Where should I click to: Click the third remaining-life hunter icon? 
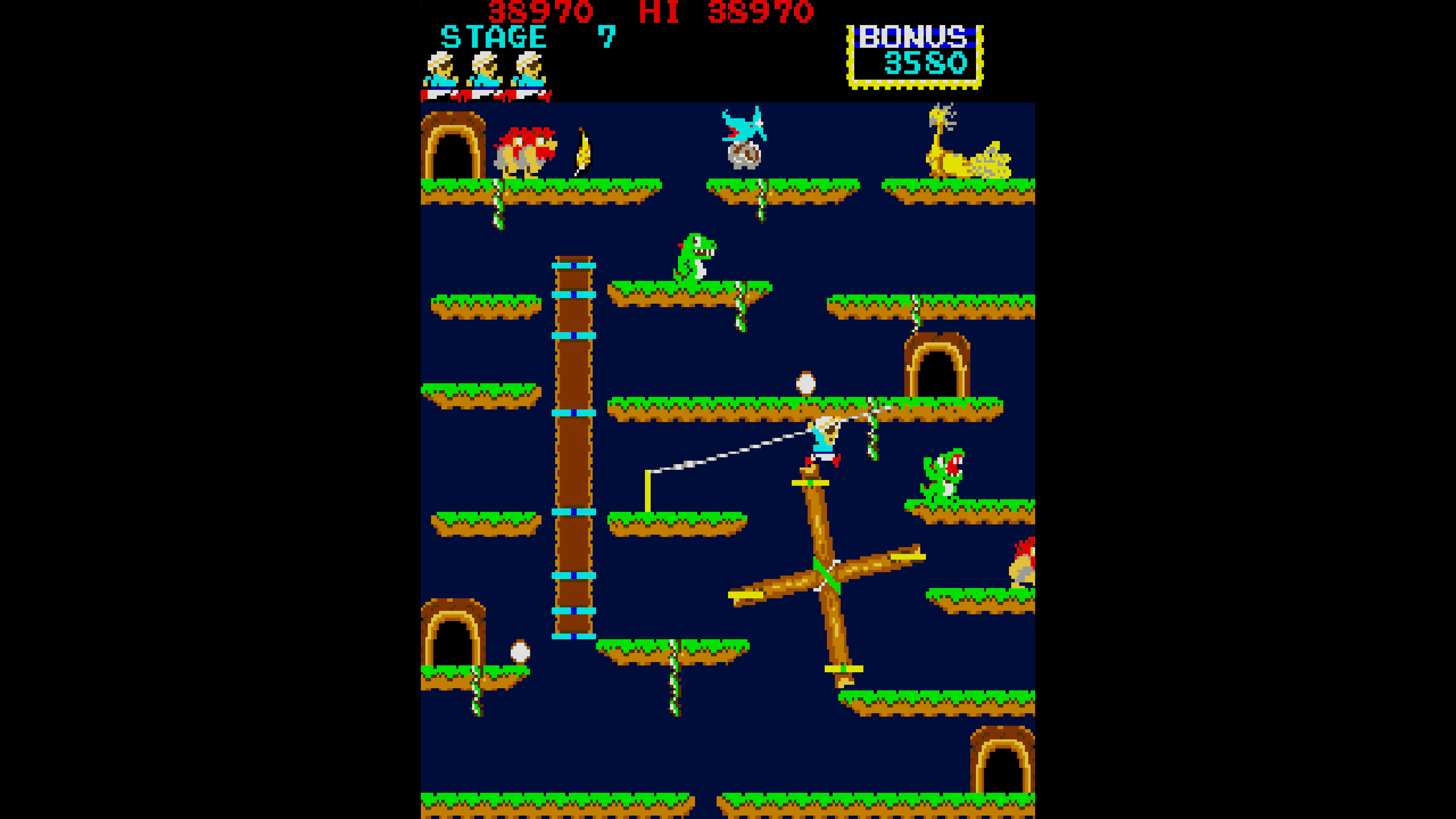coord(530,71)
